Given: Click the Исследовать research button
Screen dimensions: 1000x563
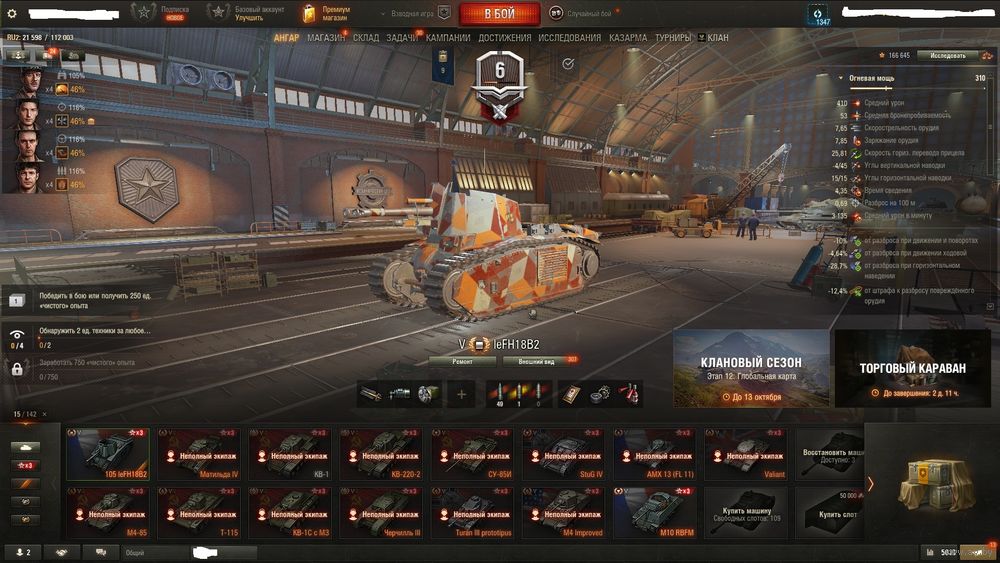Looking at the screenshot, I should pyautogui.click(x=947, y=55).
